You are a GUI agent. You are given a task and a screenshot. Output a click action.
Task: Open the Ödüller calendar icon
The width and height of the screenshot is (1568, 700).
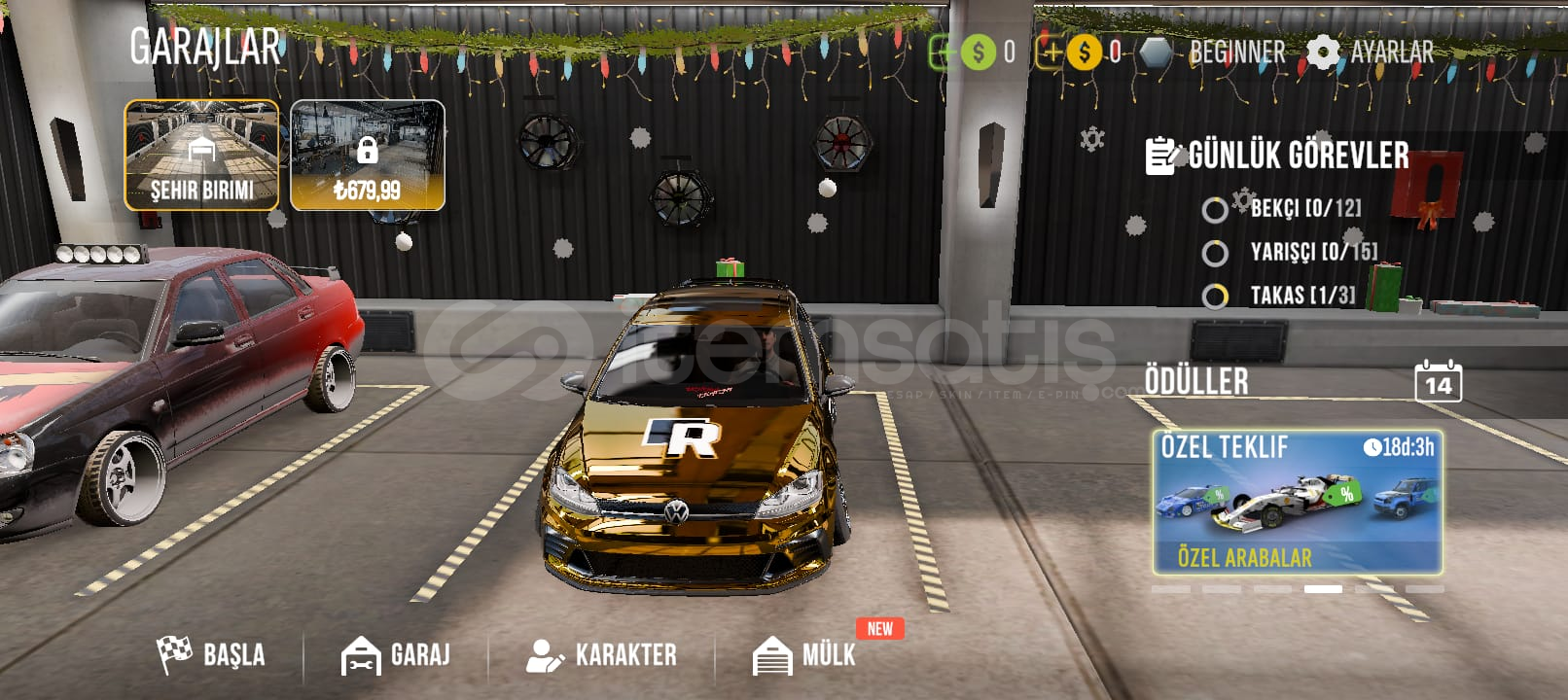[x=1438, y=381]
